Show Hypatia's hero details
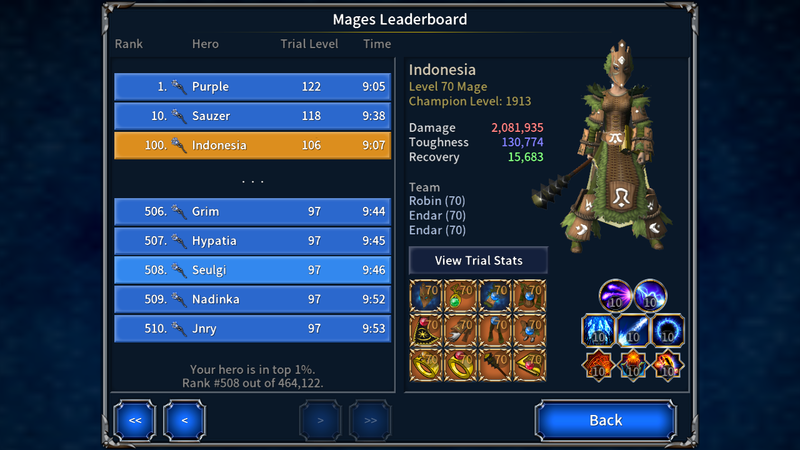Screen dimensions: 800x450 (x=252, y=241)
